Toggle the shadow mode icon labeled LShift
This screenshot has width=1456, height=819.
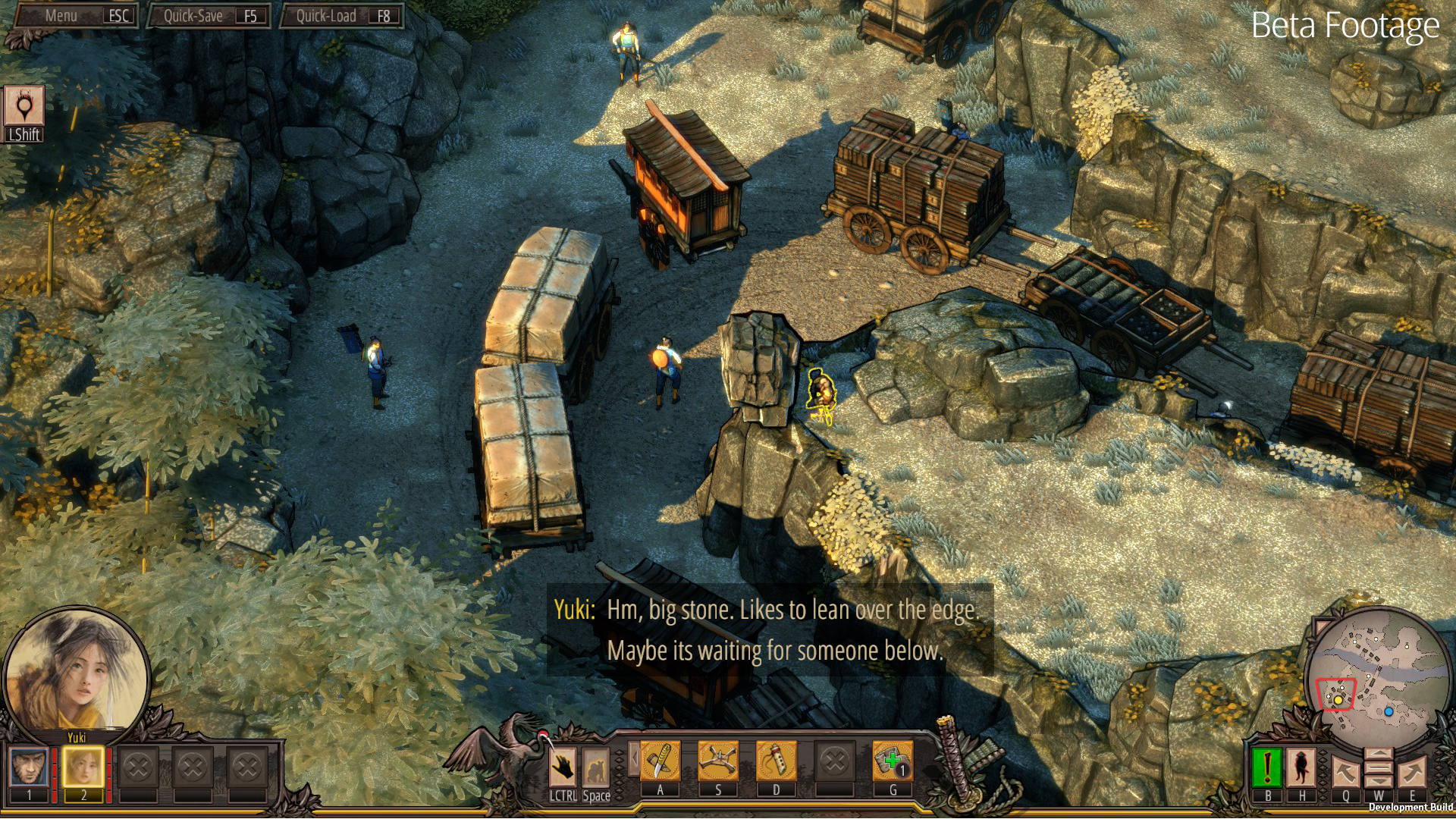pyautogui.click(x=24, y=106)
